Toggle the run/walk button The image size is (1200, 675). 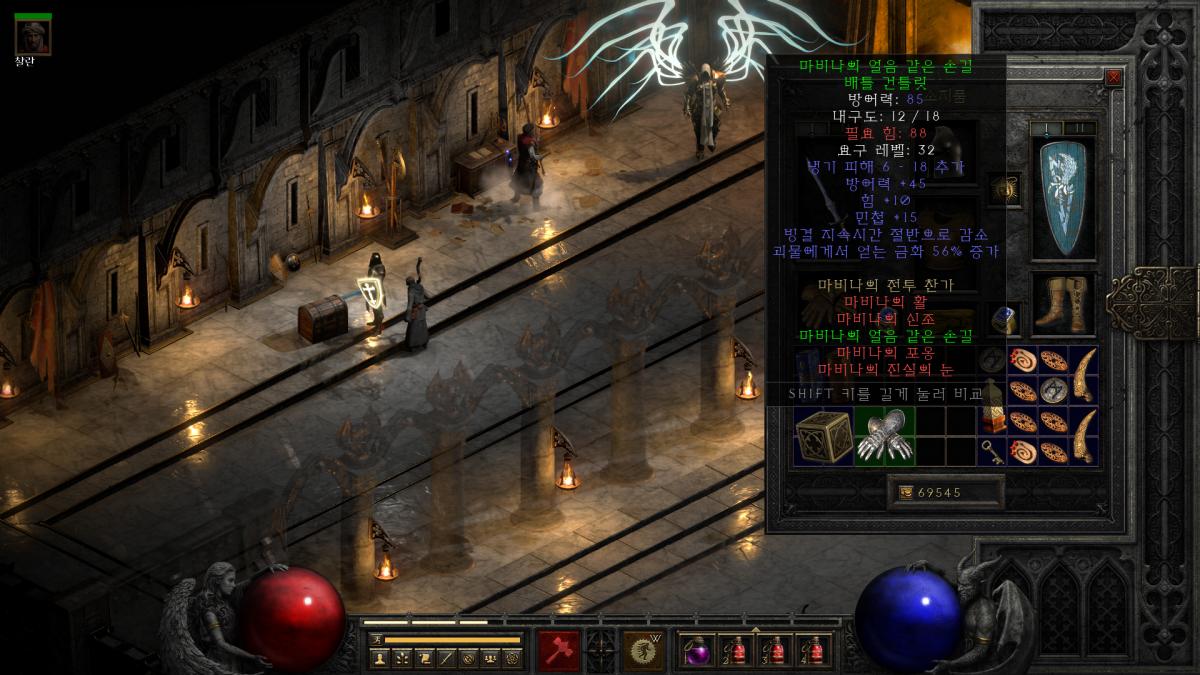pos(375,639)
